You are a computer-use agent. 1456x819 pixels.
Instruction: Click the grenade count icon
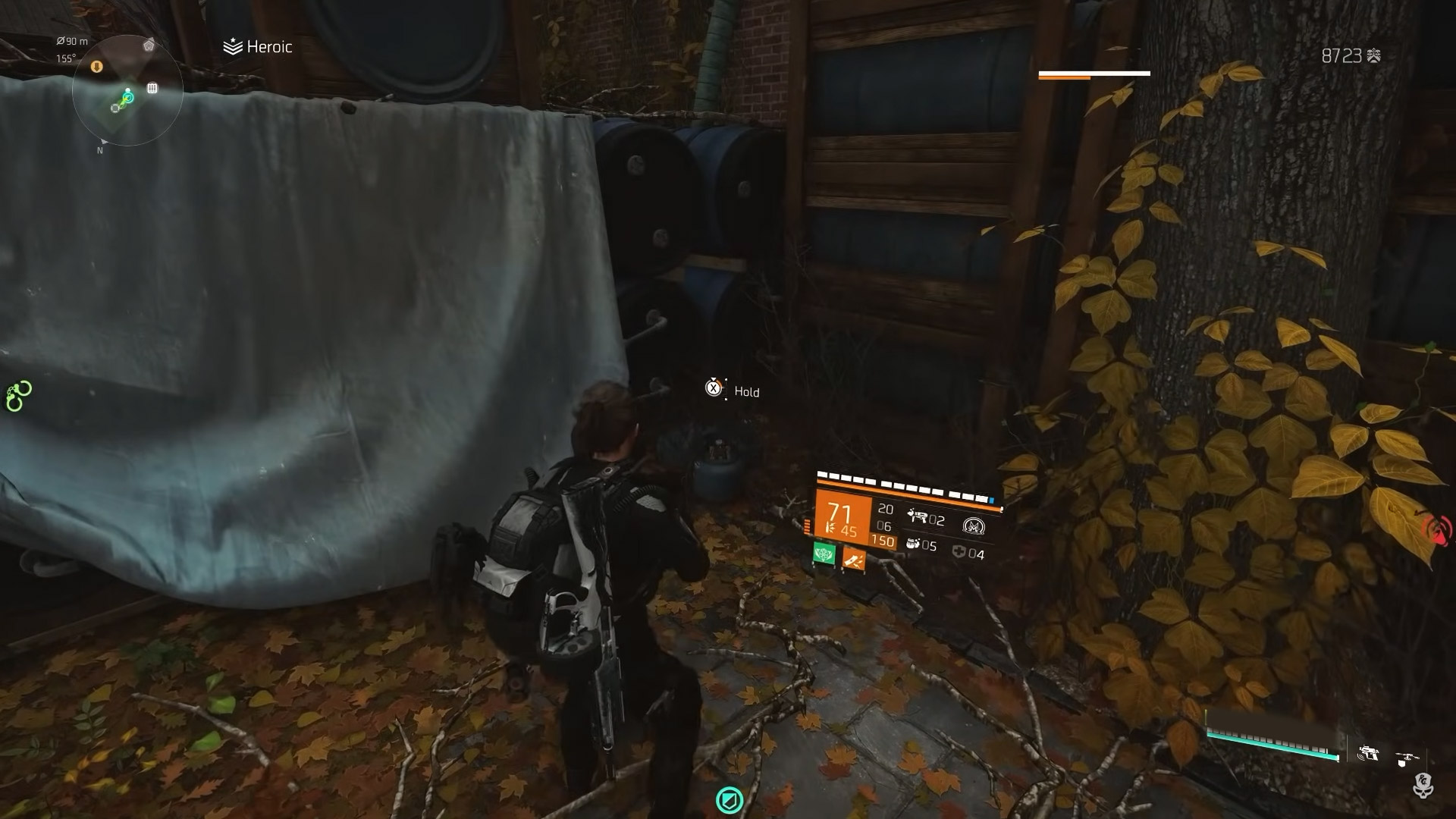pyautogui.click(x=913, y=544)
